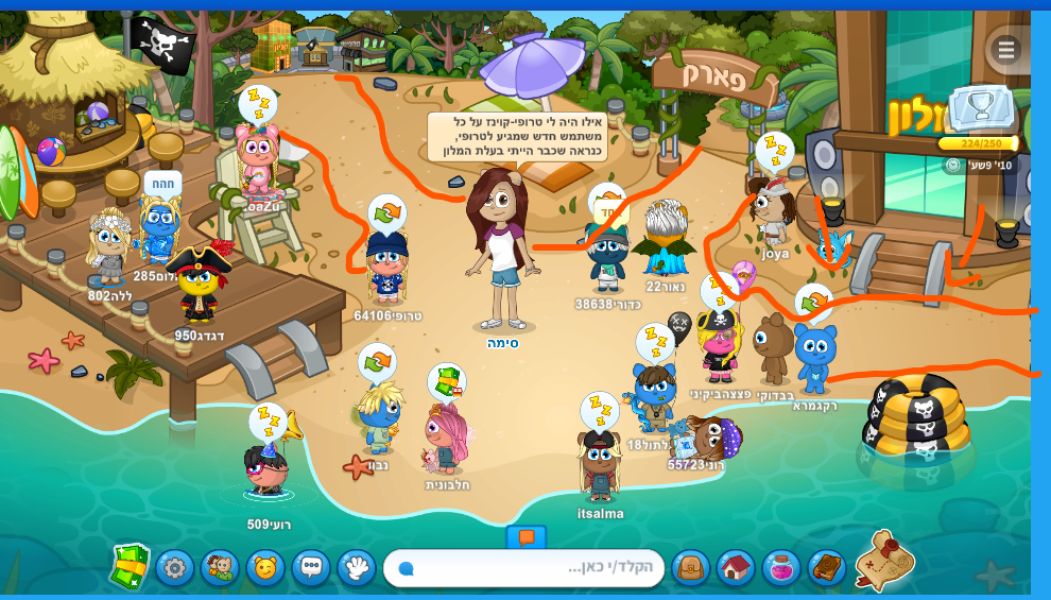
Task: Open the brown book journal
Action: point(826,569)
